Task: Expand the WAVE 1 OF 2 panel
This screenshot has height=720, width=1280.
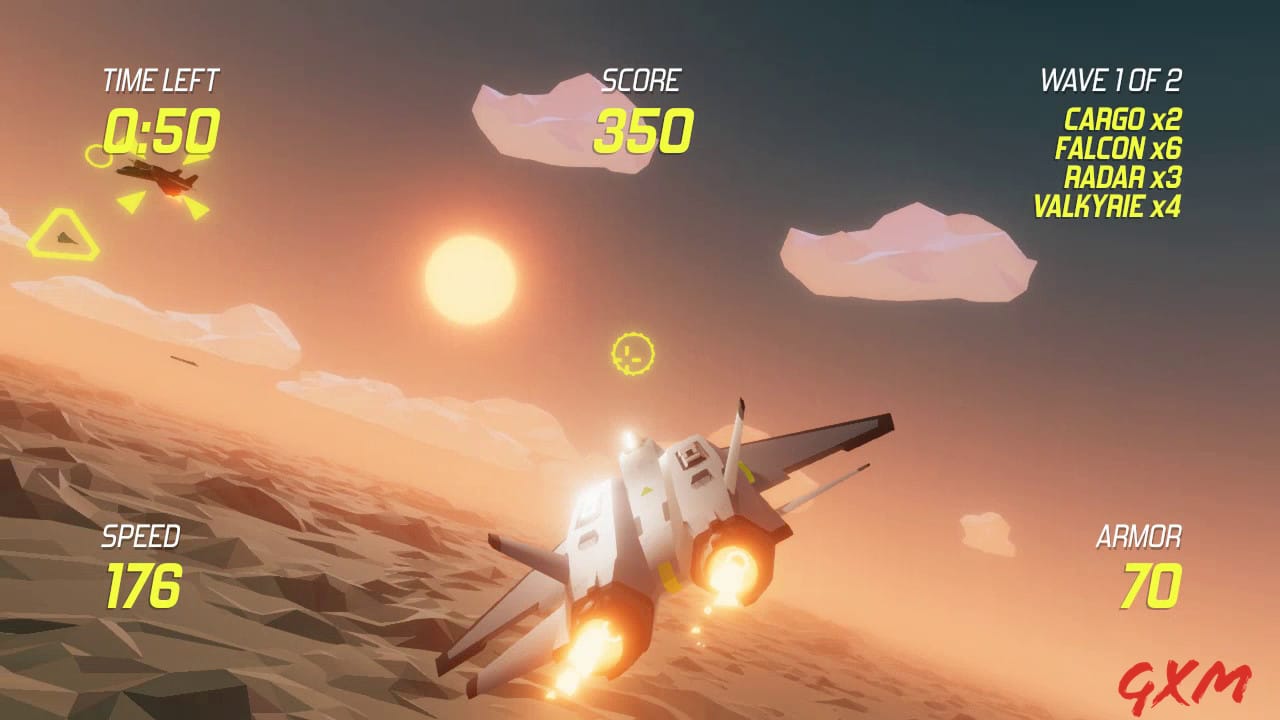Action: [x=1113, y=77]
